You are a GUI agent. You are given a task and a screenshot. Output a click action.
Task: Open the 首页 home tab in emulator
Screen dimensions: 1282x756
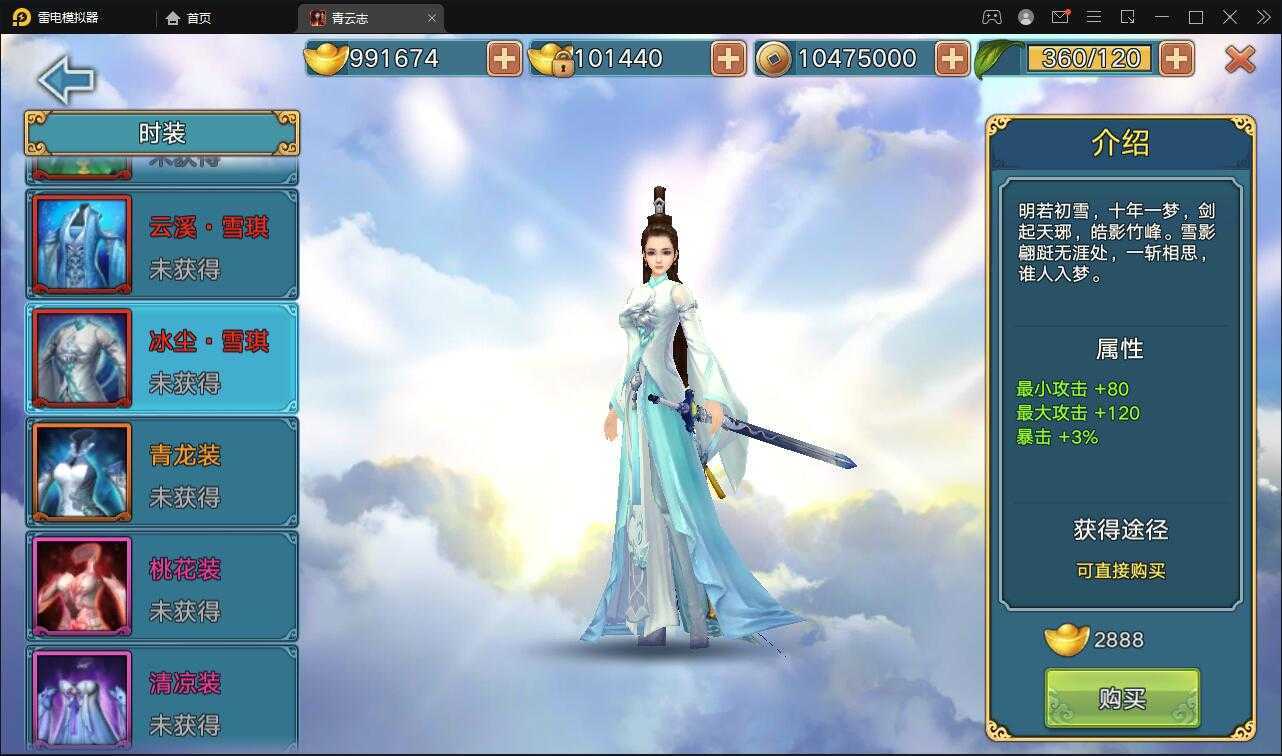click(189, 18)
